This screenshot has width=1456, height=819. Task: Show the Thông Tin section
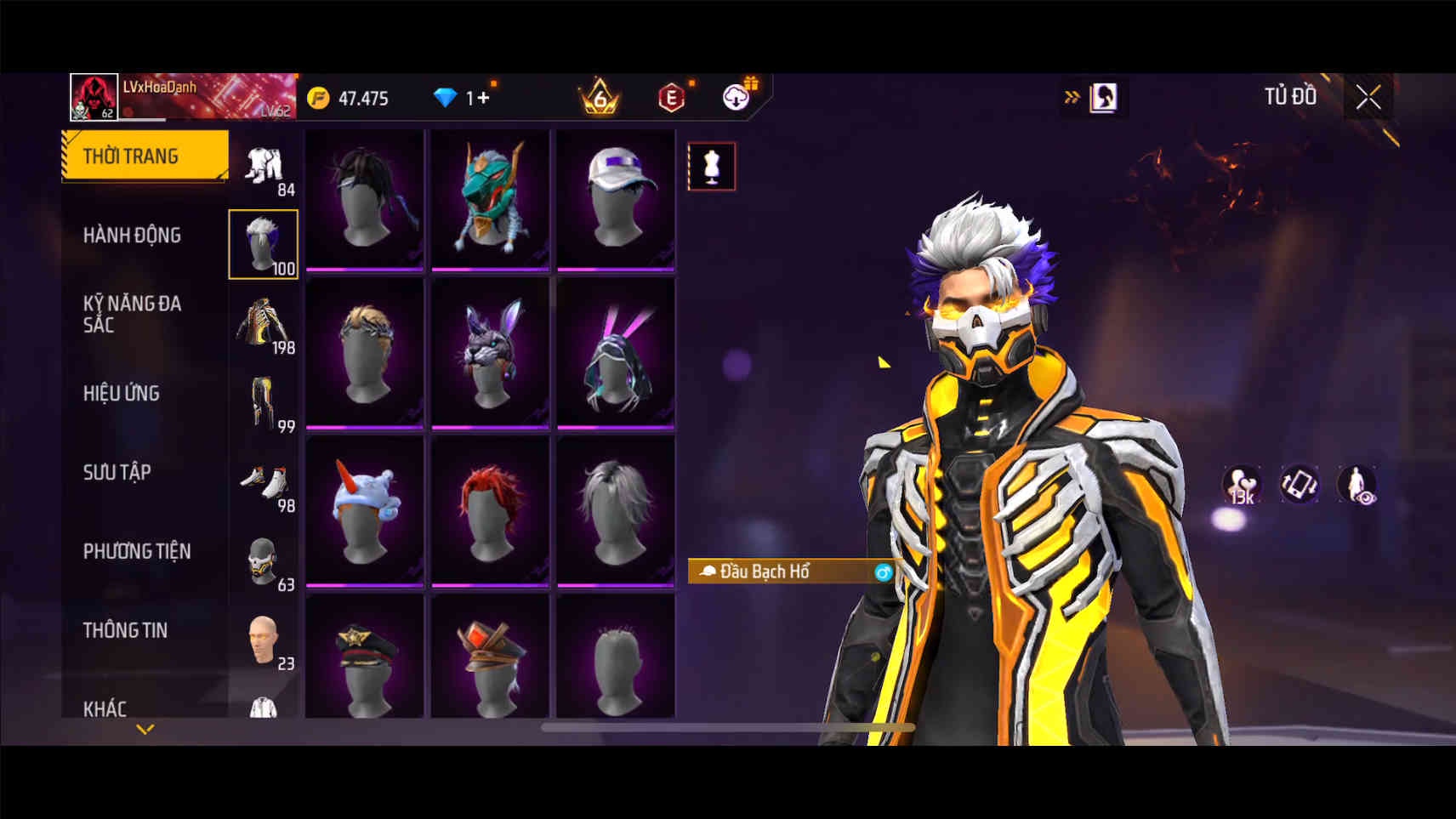pyautogui.click(x=125, y=630)
